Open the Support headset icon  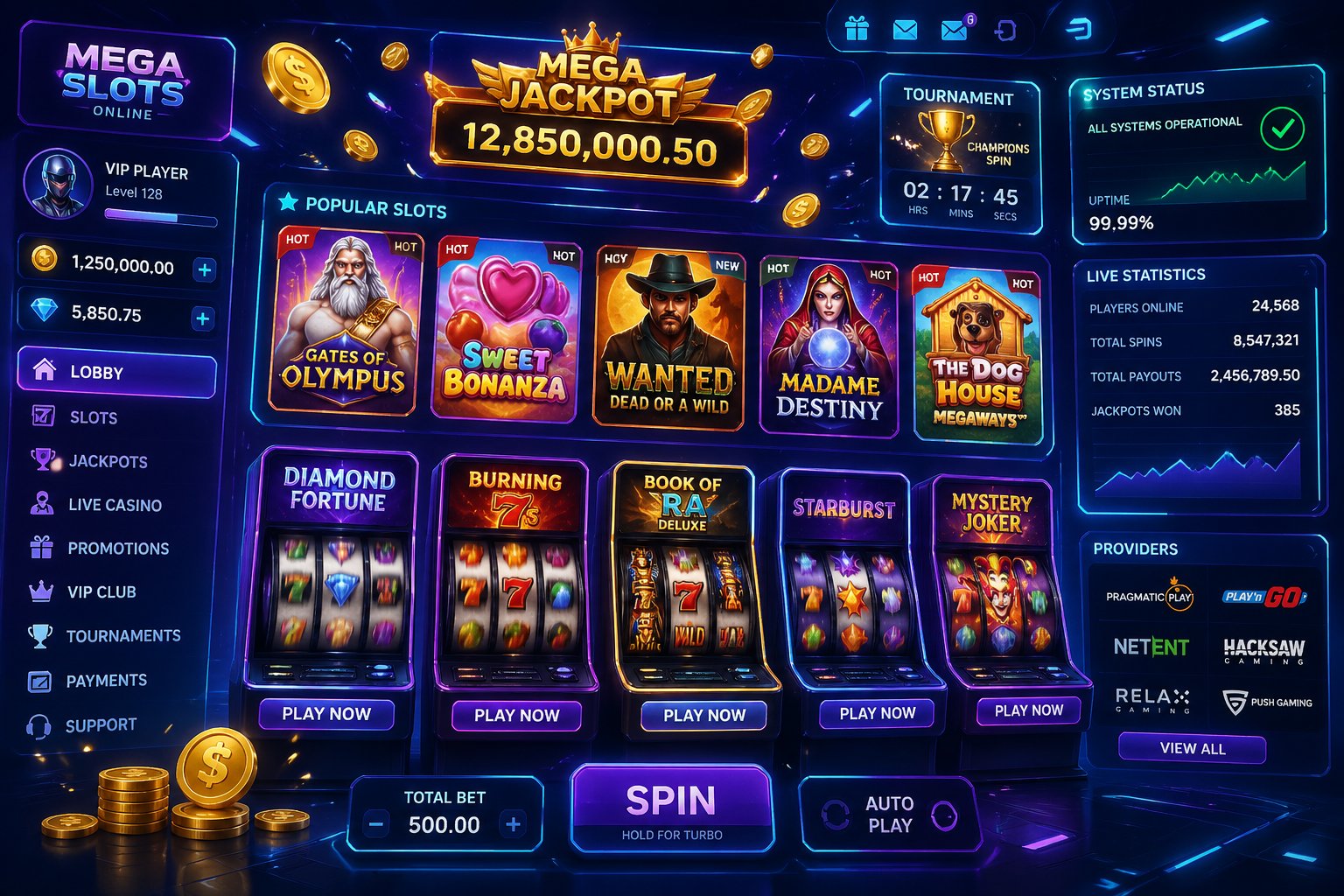[x=40, y=724]
